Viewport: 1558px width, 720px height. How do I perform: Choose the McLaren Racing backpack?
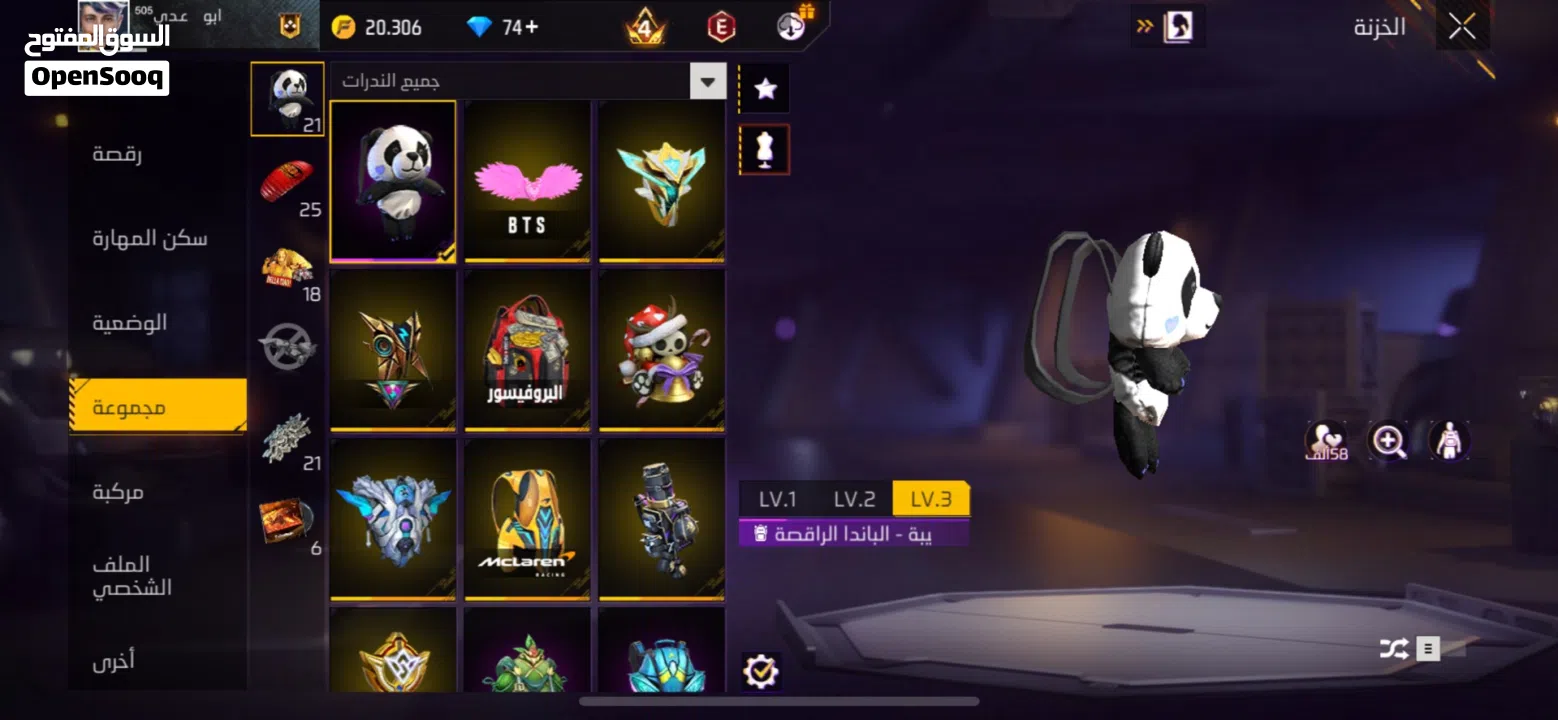click(527, 520)
